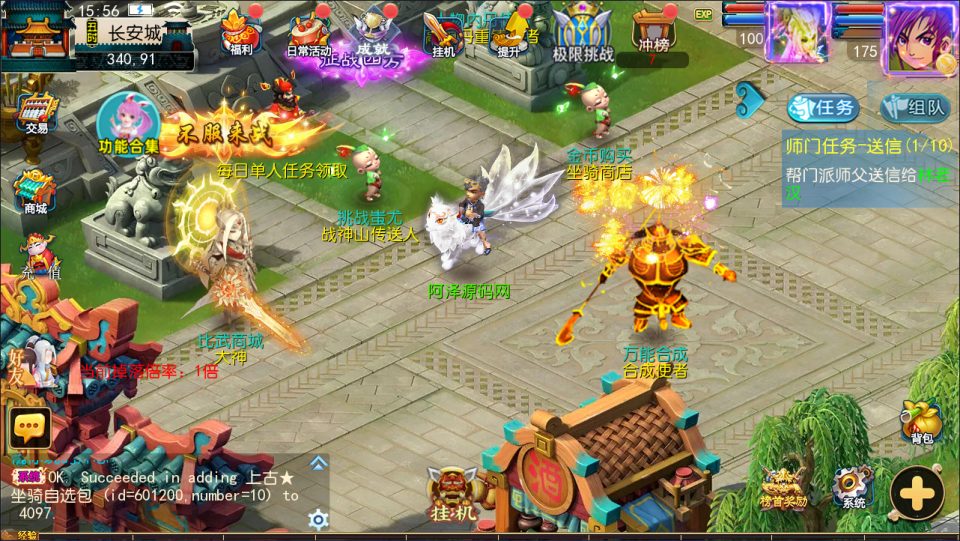Switch to the 组队 team tab
The image size is (960, 541).
[915, 108]
